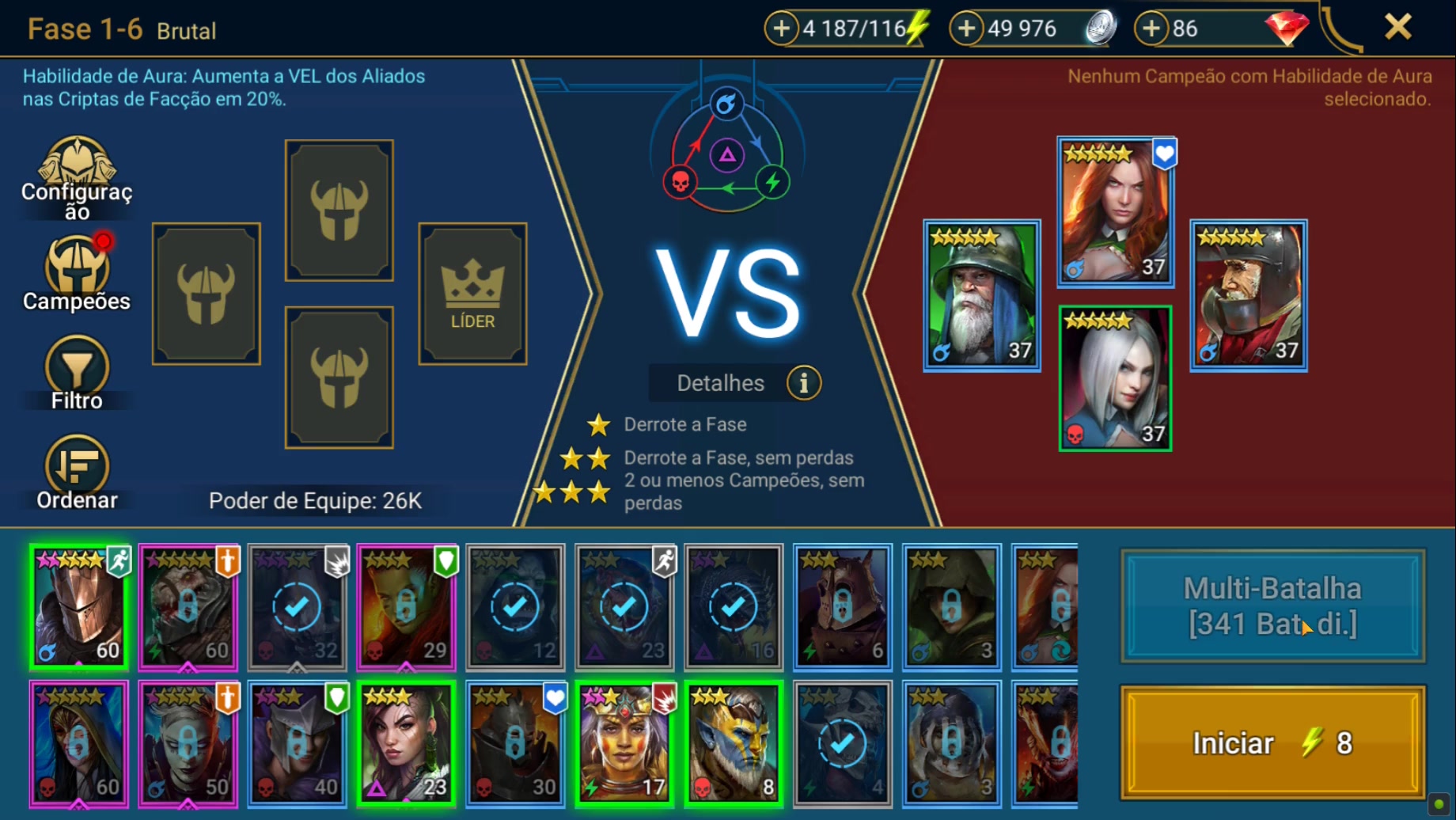The image size is (1456, 820).
Task: Select the empty LÍDER slot
Action: click(x=472, y=294)
